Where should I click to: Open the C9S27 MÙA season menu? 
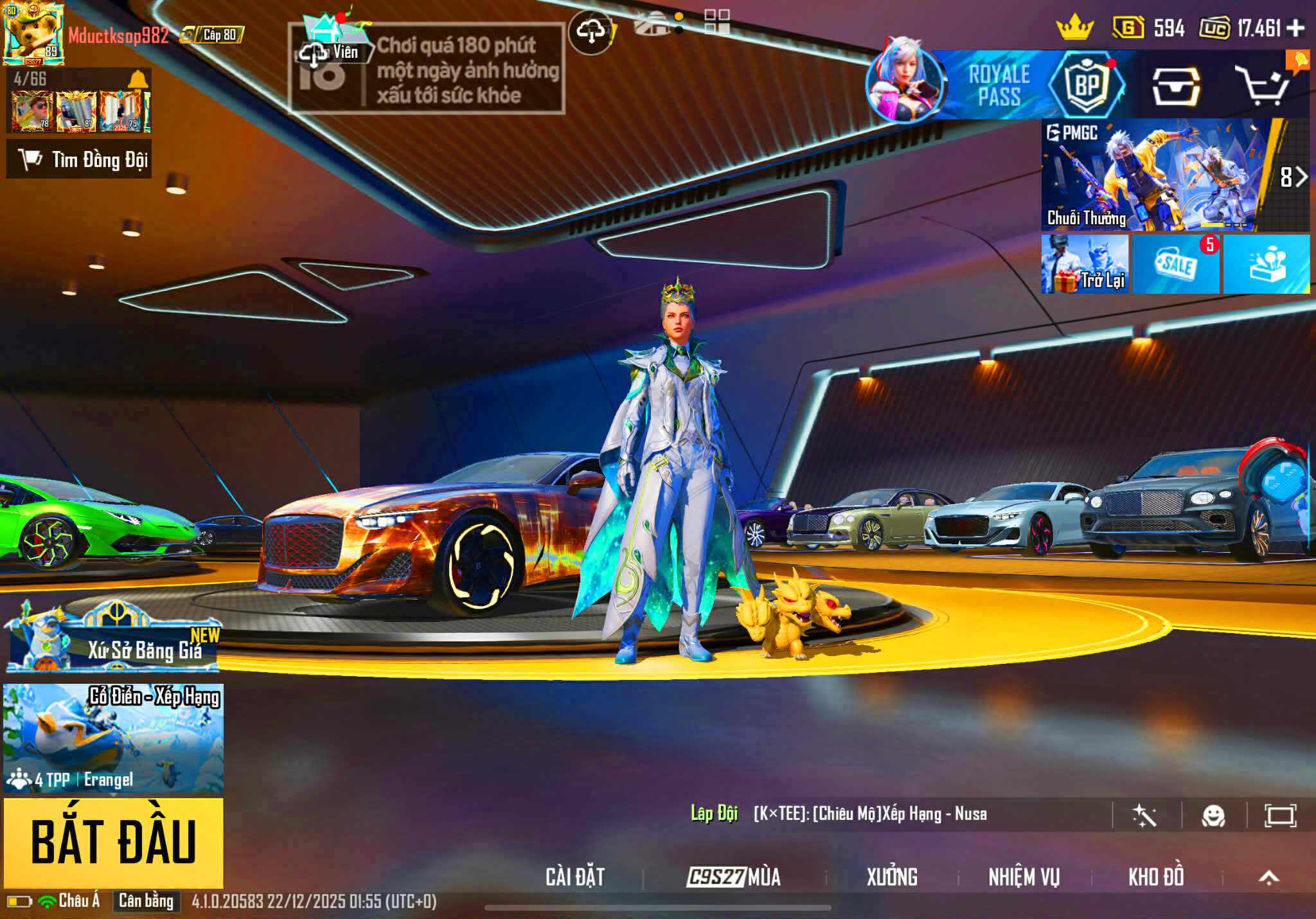[734, 877]
